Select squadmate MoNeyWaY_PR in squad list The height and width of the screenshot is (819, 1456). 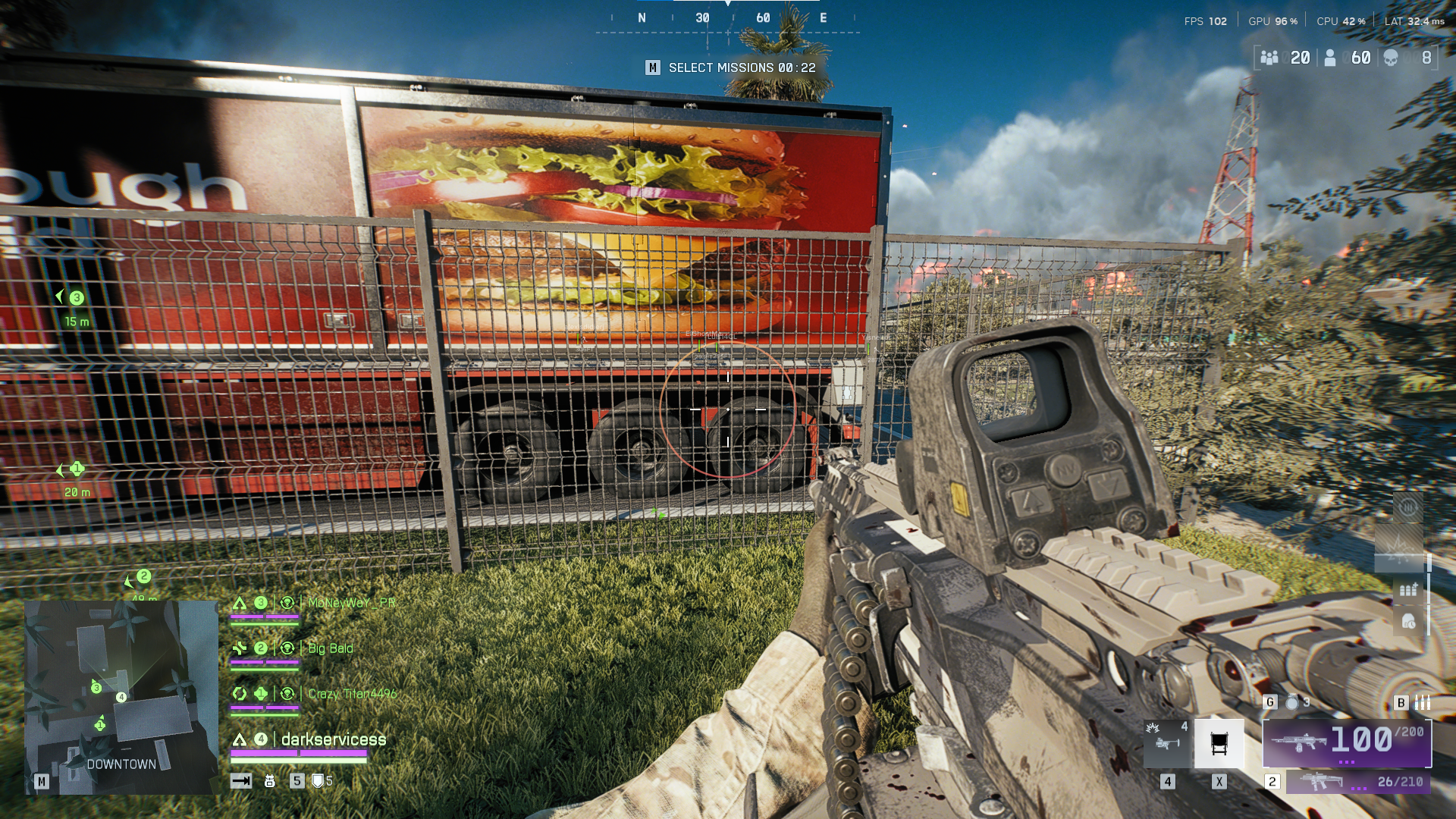click(x=351, y=603)
